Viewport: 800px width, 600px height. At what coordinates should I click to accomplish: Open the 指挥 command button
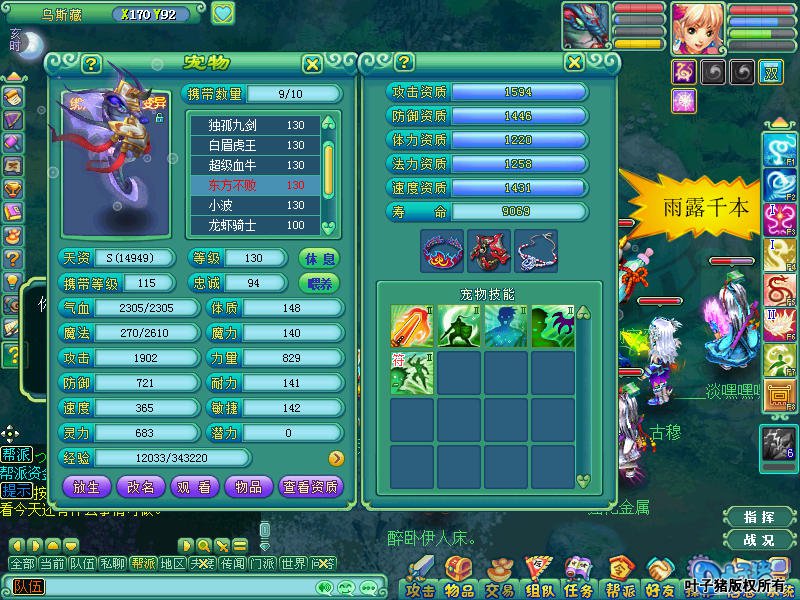[761, 517]
